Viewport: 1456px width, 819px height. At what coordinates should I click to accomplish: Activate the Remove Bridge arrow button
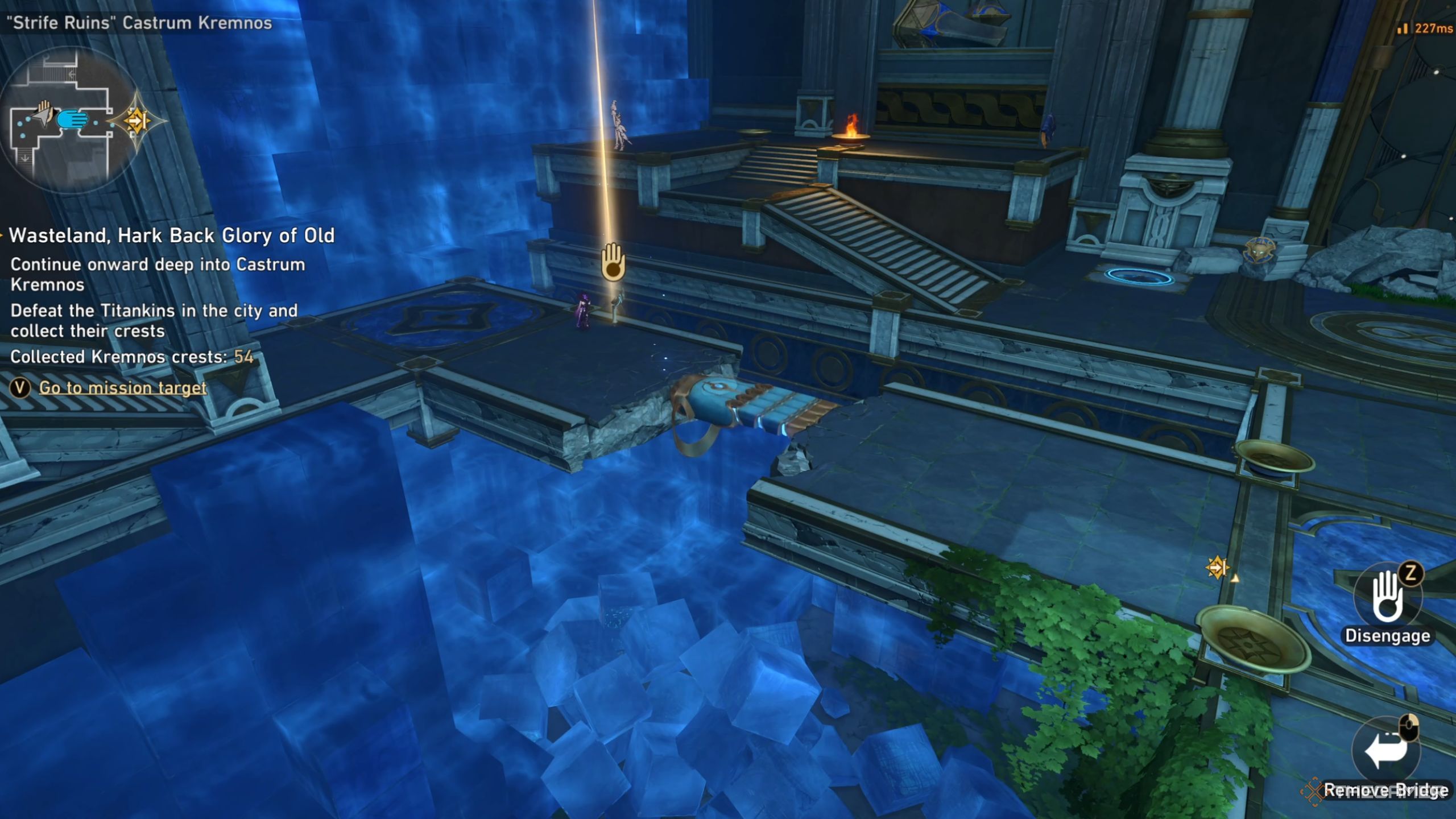click(x=1385, y=751)
